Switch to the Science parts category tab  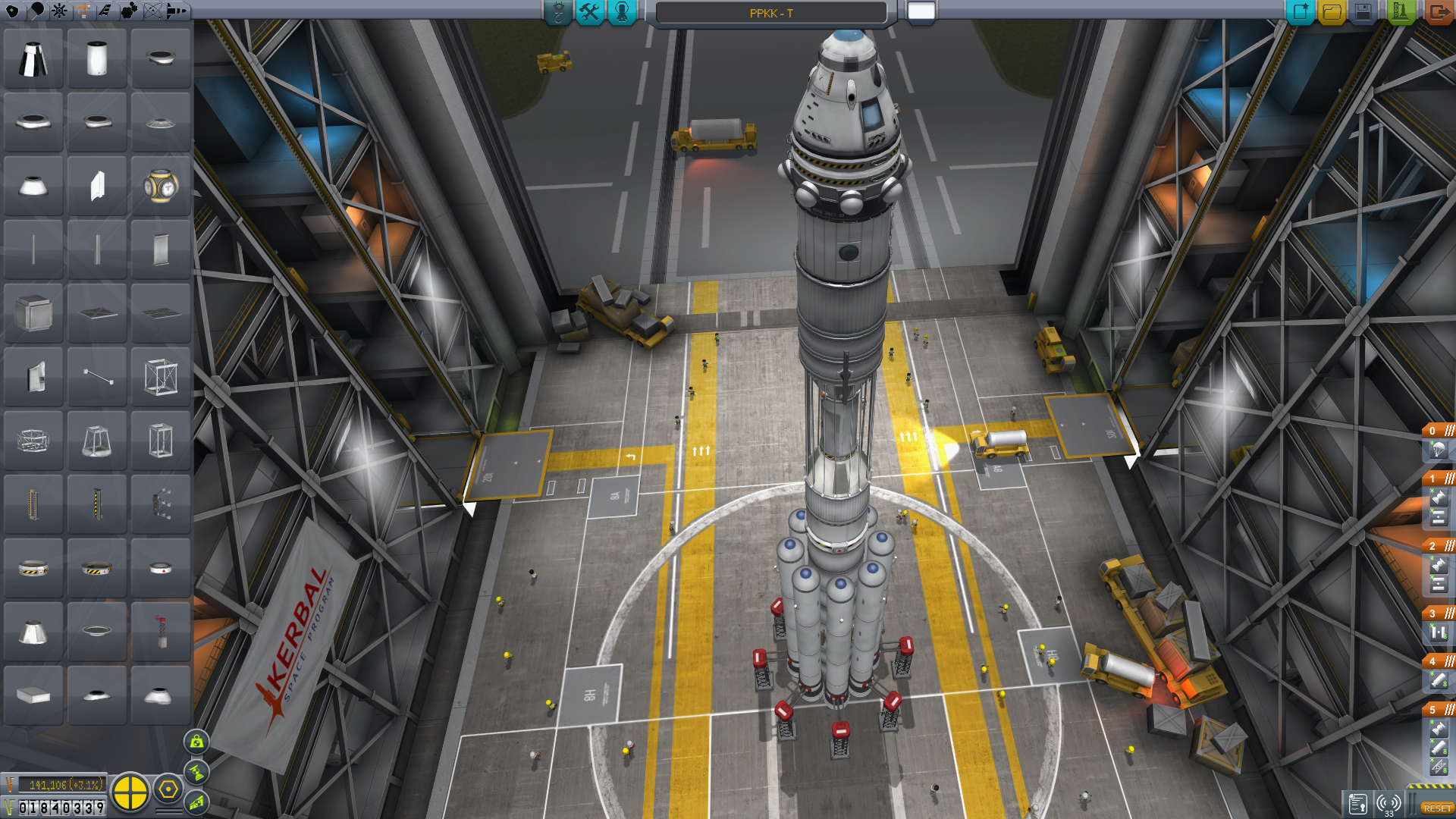(152, 11)
